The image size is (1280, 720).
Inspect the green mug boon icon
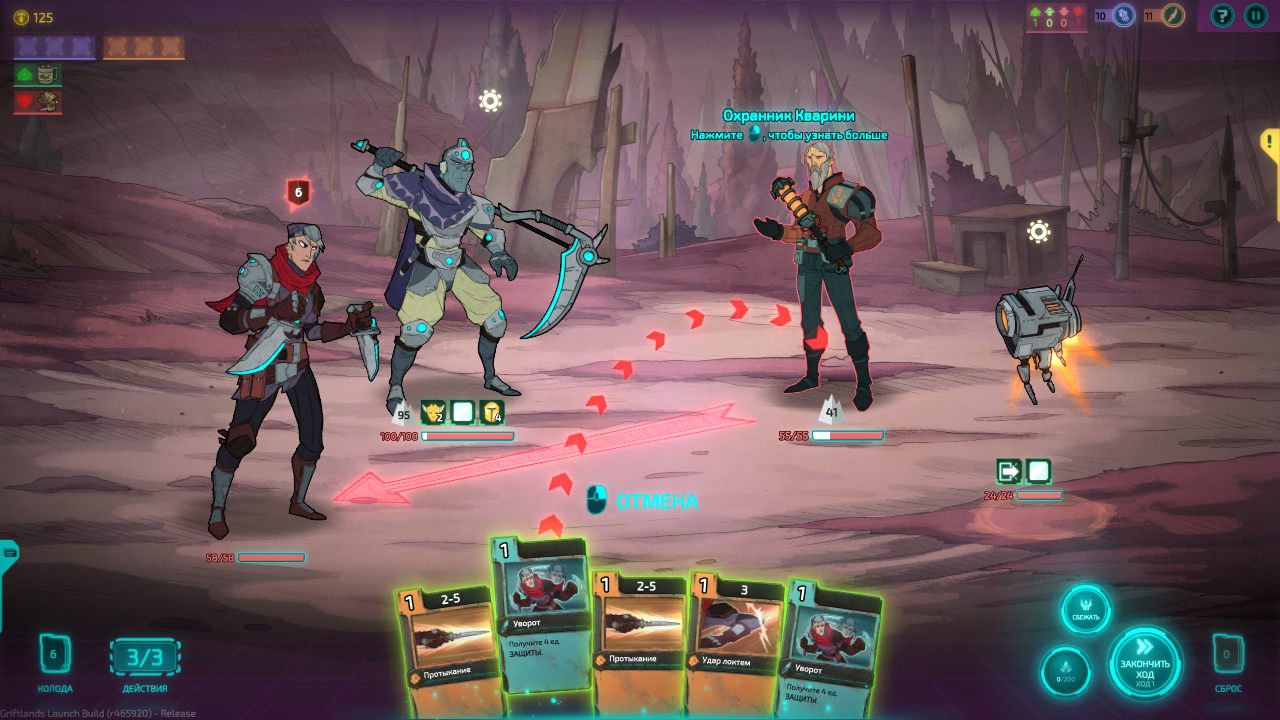point(38,74)
